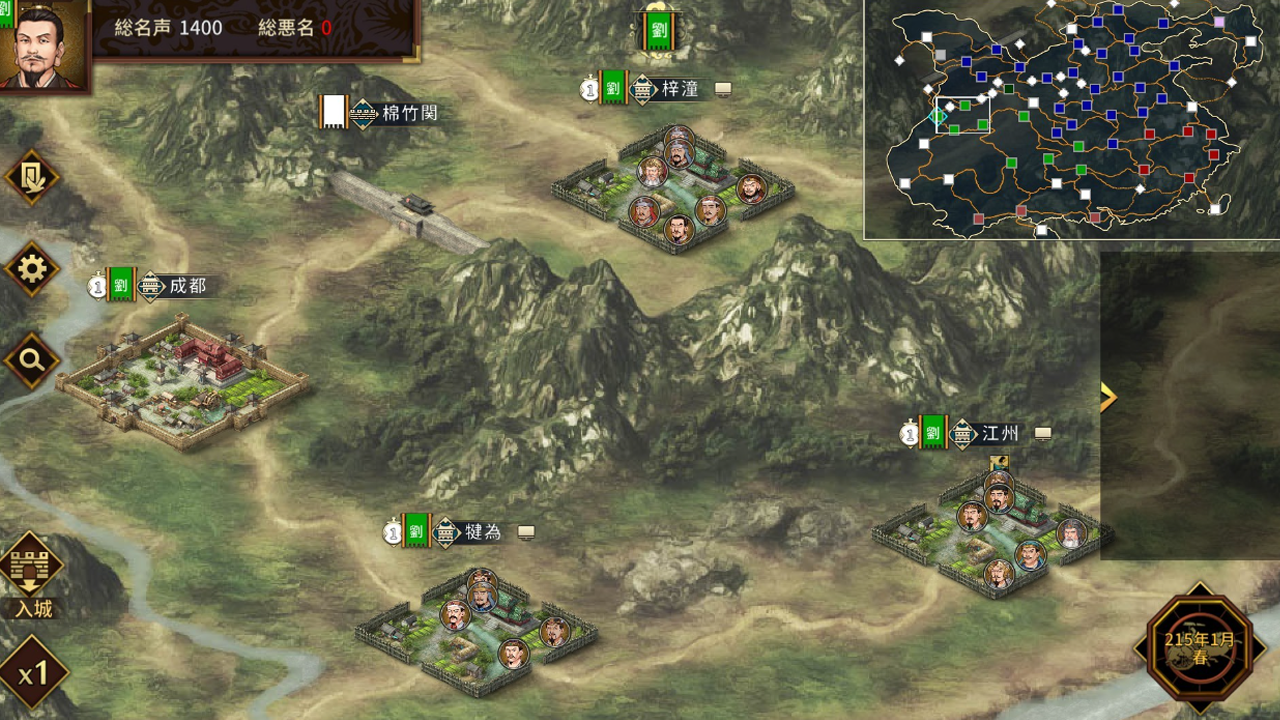Expand the yellow arrow side panel
1280x720 pixels.
pos(1107,397)
